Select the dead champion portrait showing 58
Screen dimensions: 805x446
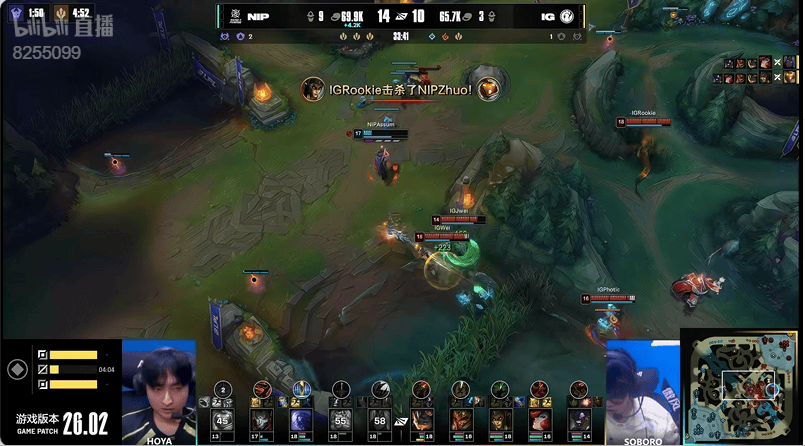coord(379,419)
